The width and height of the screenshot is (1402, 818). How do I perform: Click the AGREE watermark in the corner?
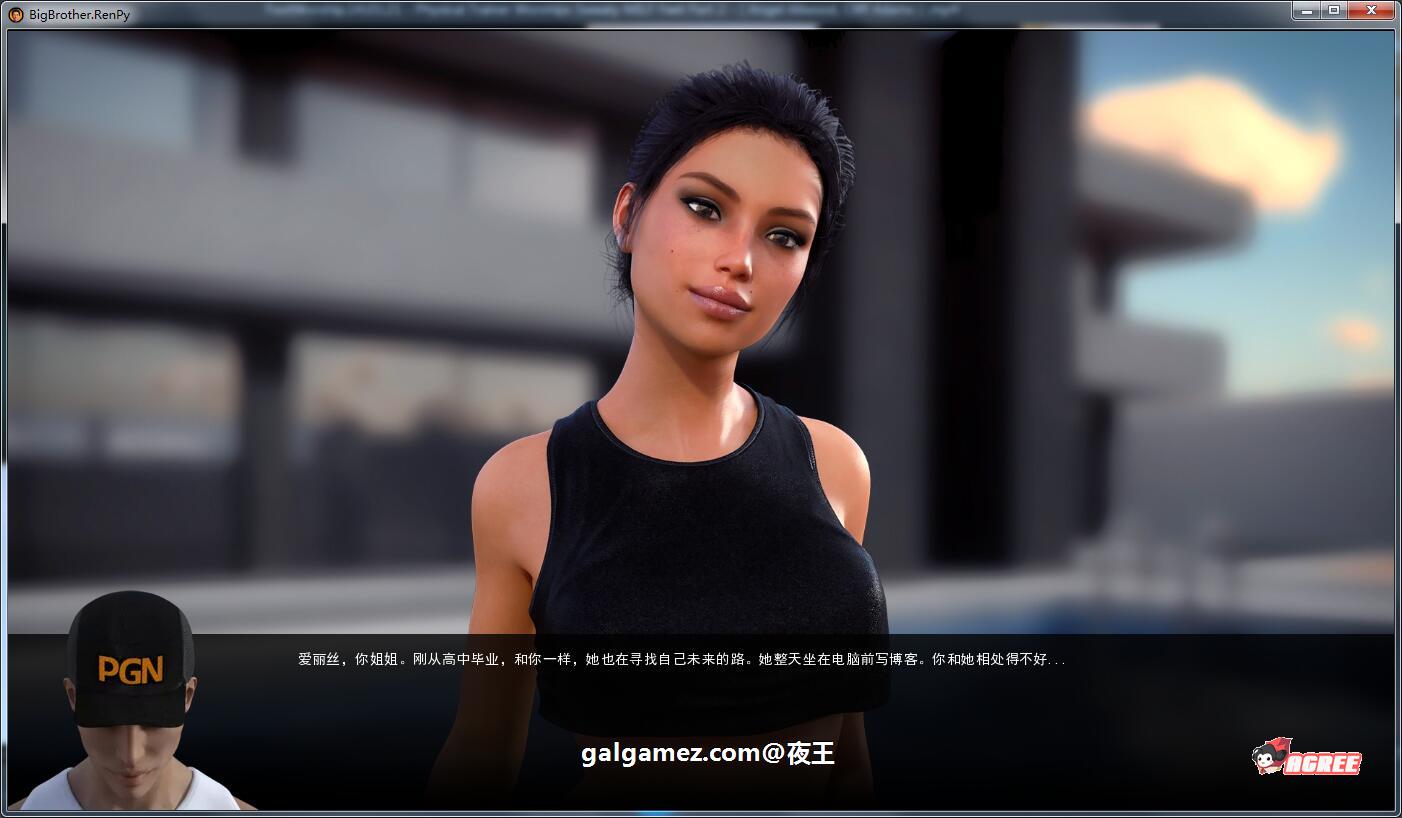[x=1300, y=762]
